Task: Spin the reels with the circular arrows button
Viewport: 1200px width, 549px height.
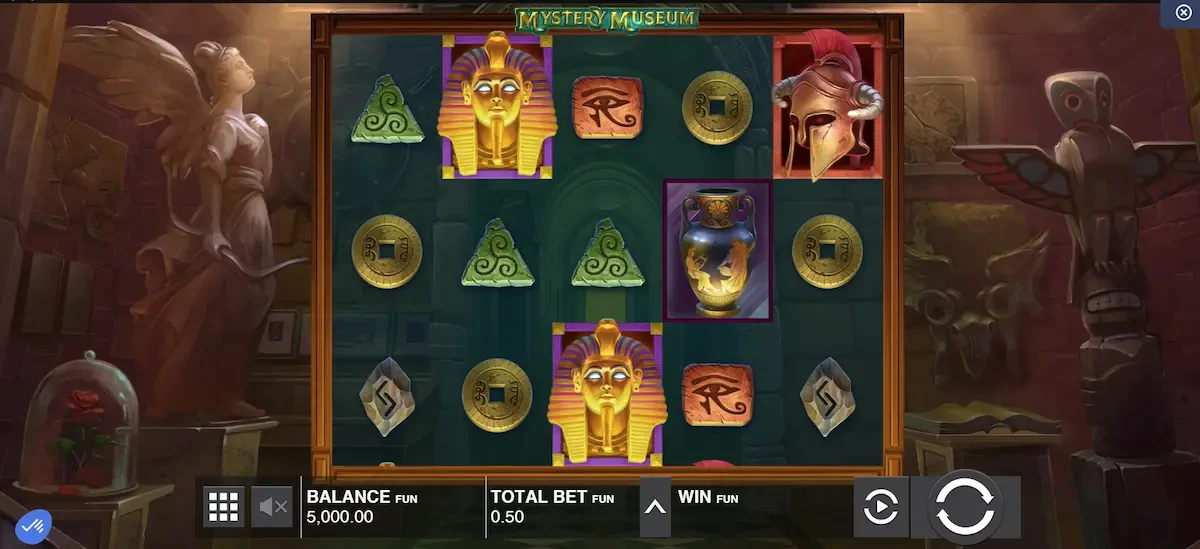Action: point(964,506)
